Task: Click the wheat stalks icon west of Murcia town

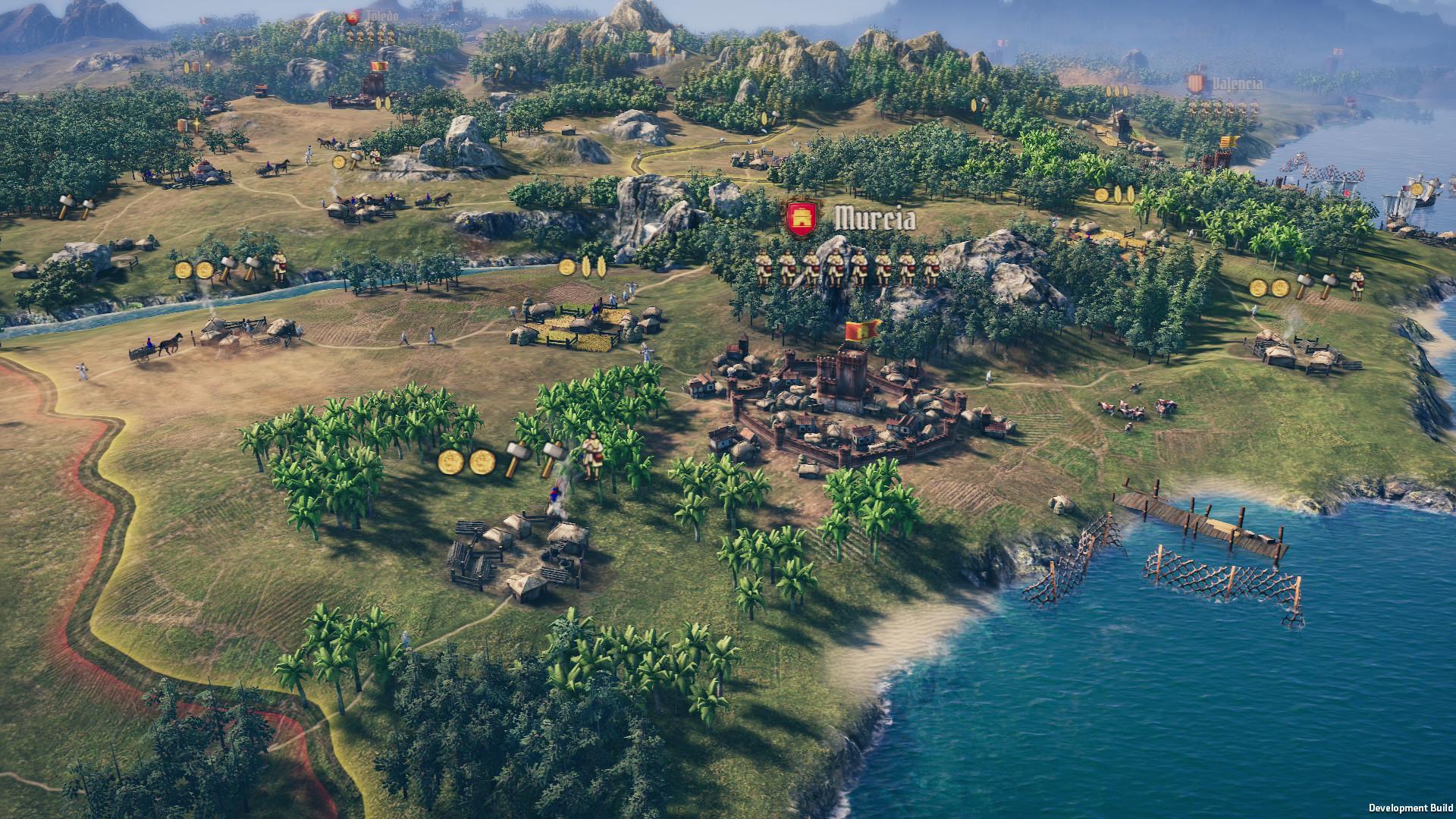Action: pos(594,267)
